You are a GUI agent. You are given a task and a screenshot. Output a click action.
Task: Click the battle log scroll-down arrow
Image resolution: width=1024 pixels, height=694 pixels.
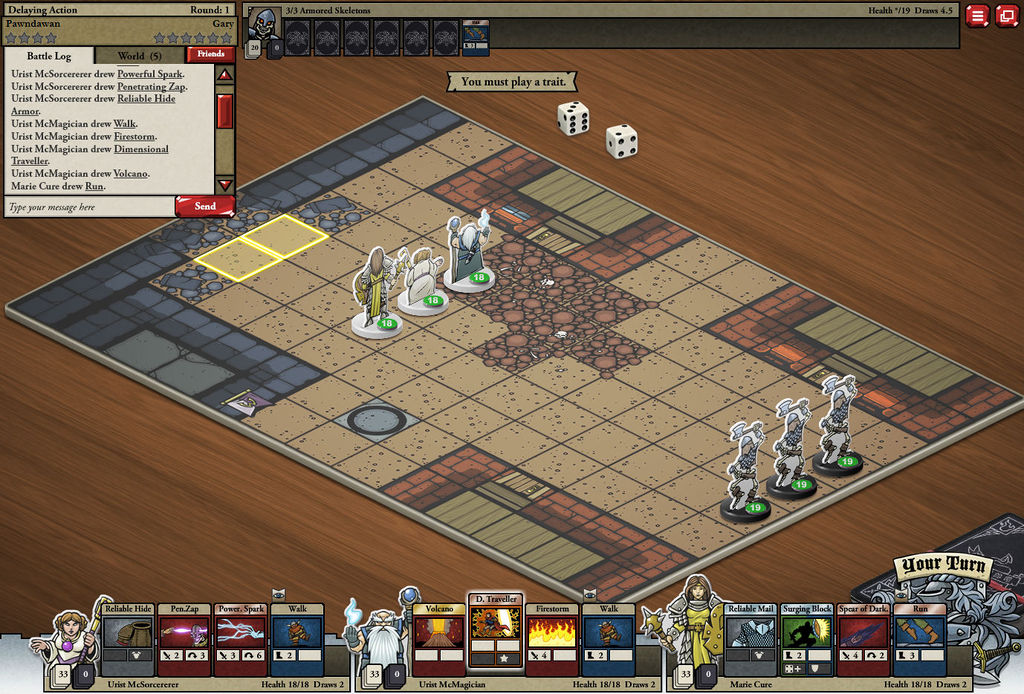coord(224,185)
